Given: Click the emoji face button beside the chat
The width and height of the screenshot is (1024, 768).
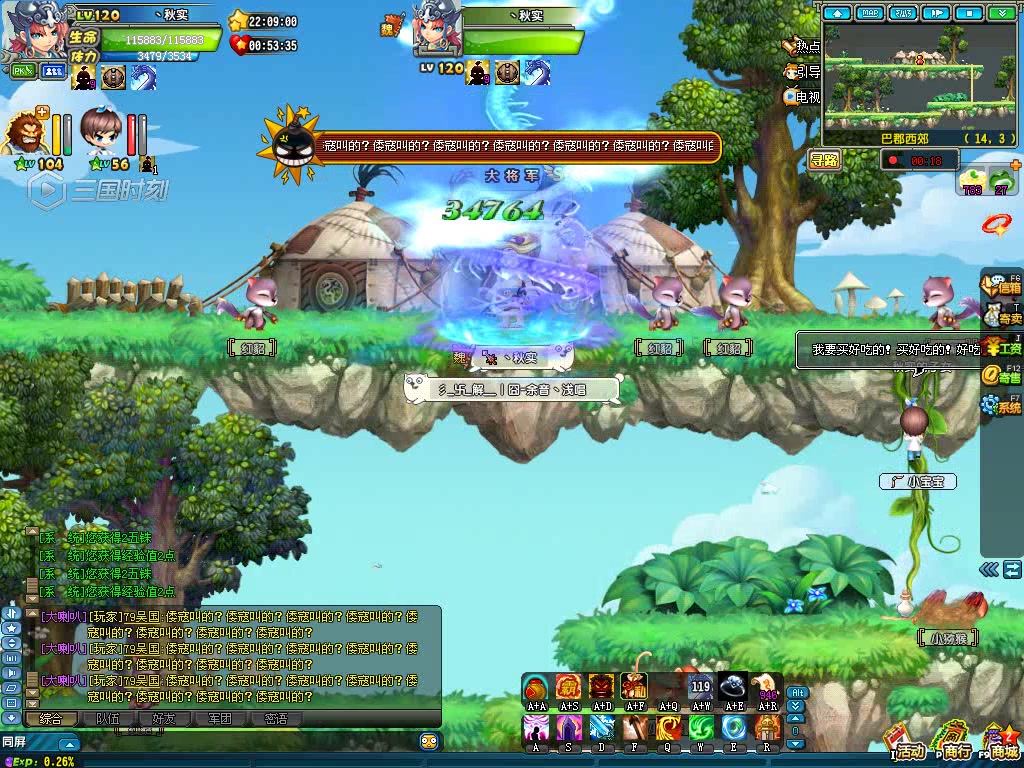Looking at the screenshot, I should pyautogui.click(x=430, y=741).
